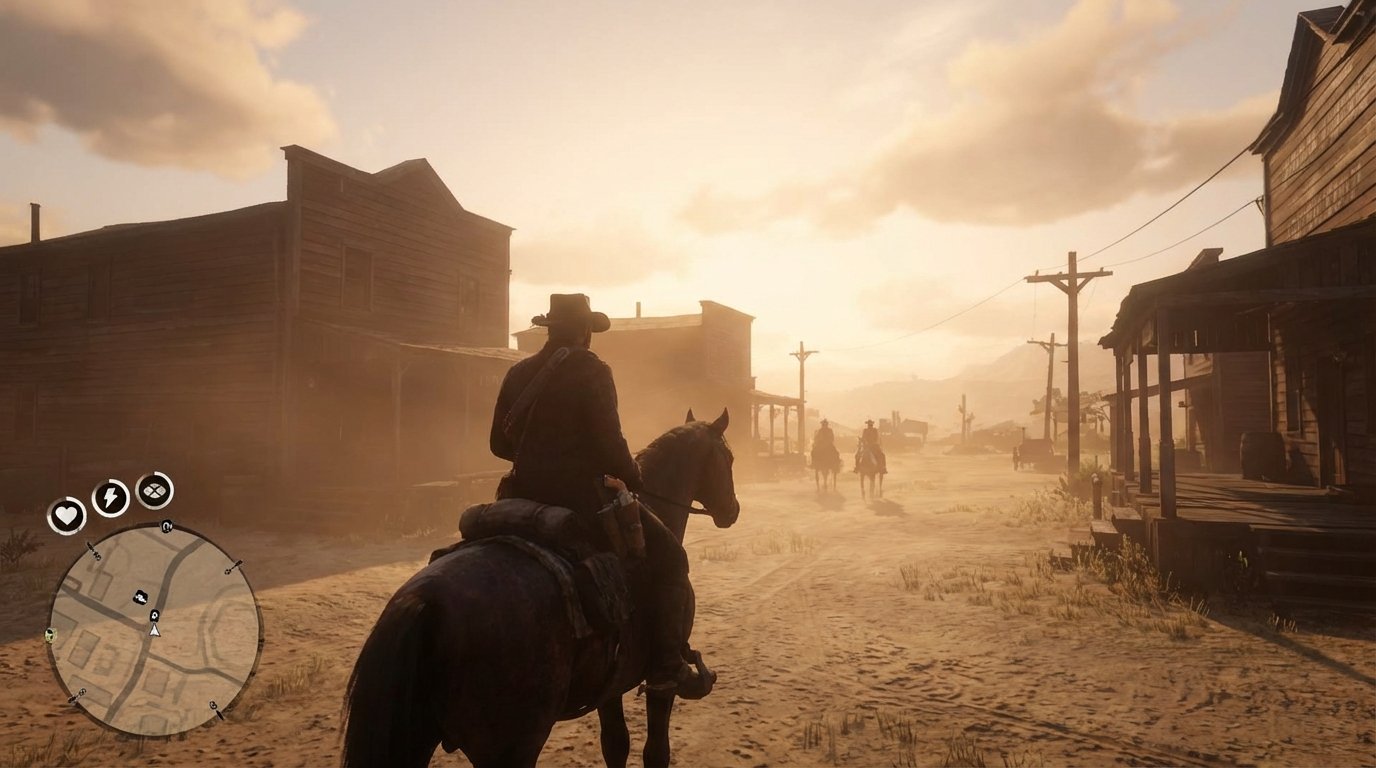The width and height of the screenshot is (1376, 768).
Task: Click the bedroll strapped behind the saddle
Action: 510,520
